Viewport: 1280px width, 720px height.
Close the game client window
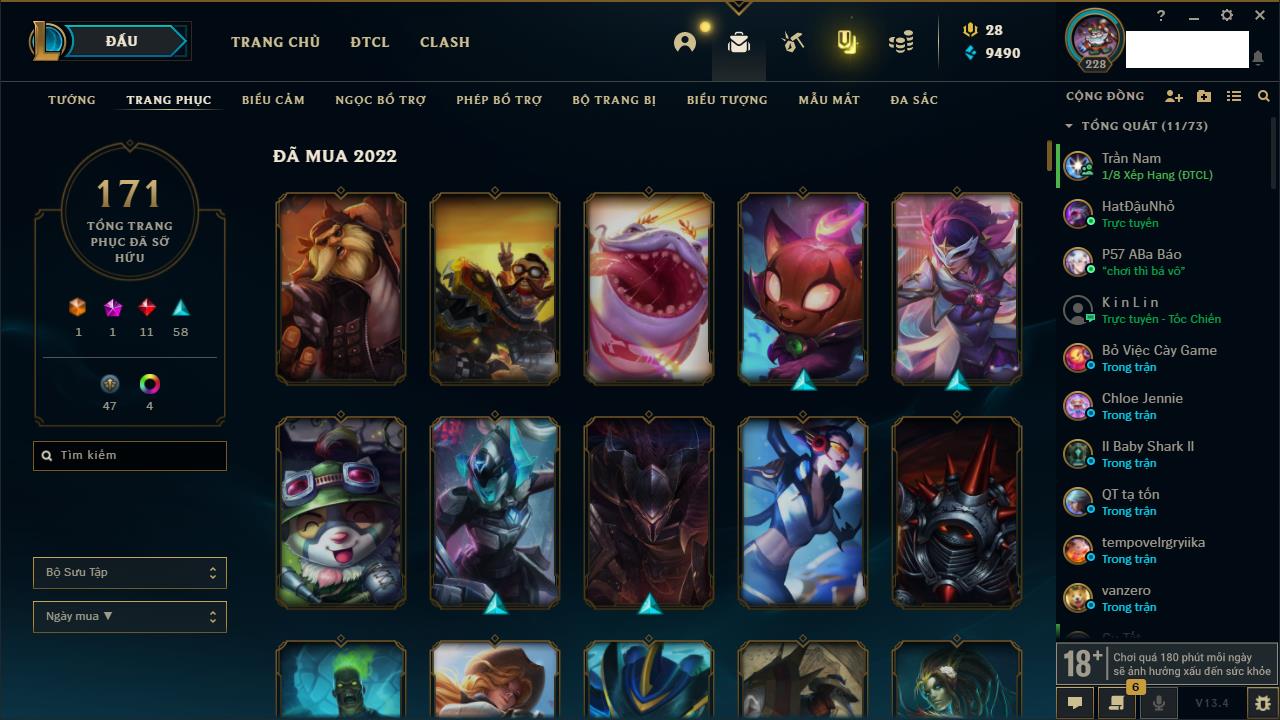pyautogui.click(x=1259, y=16)
